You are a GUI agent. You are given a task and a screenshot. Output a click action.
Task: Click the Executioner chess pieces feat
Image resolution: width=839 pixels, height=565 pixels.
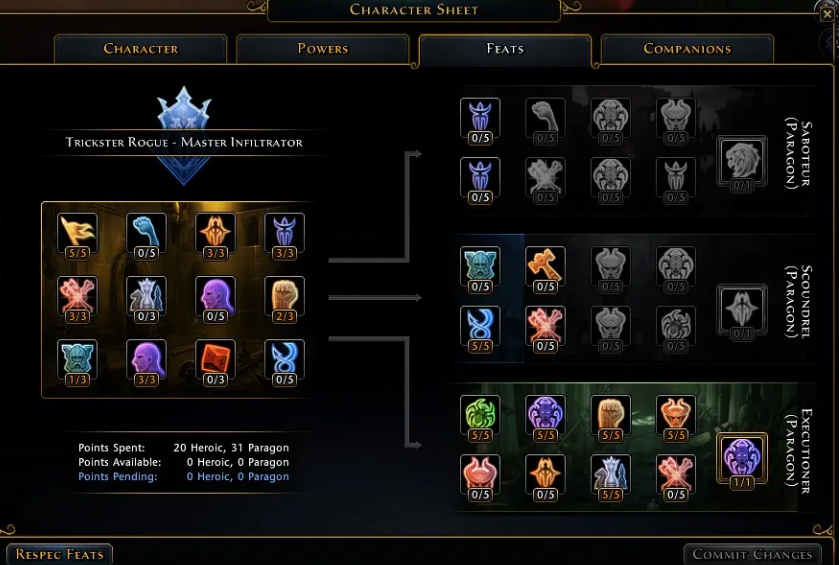pyautogui.click(x=610, y=474)
